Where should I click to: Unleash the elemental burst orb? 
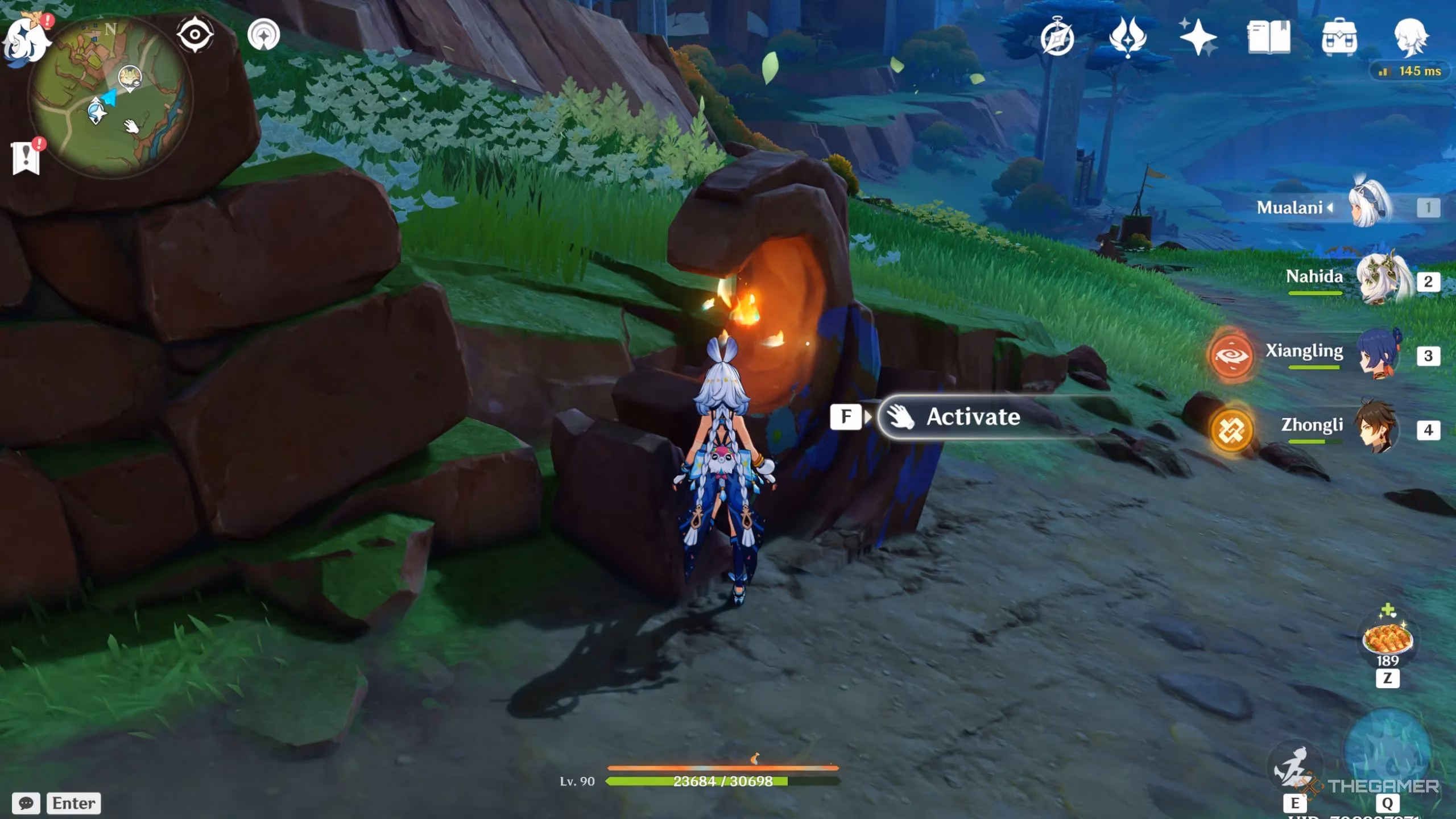(x=1387, y=751)
